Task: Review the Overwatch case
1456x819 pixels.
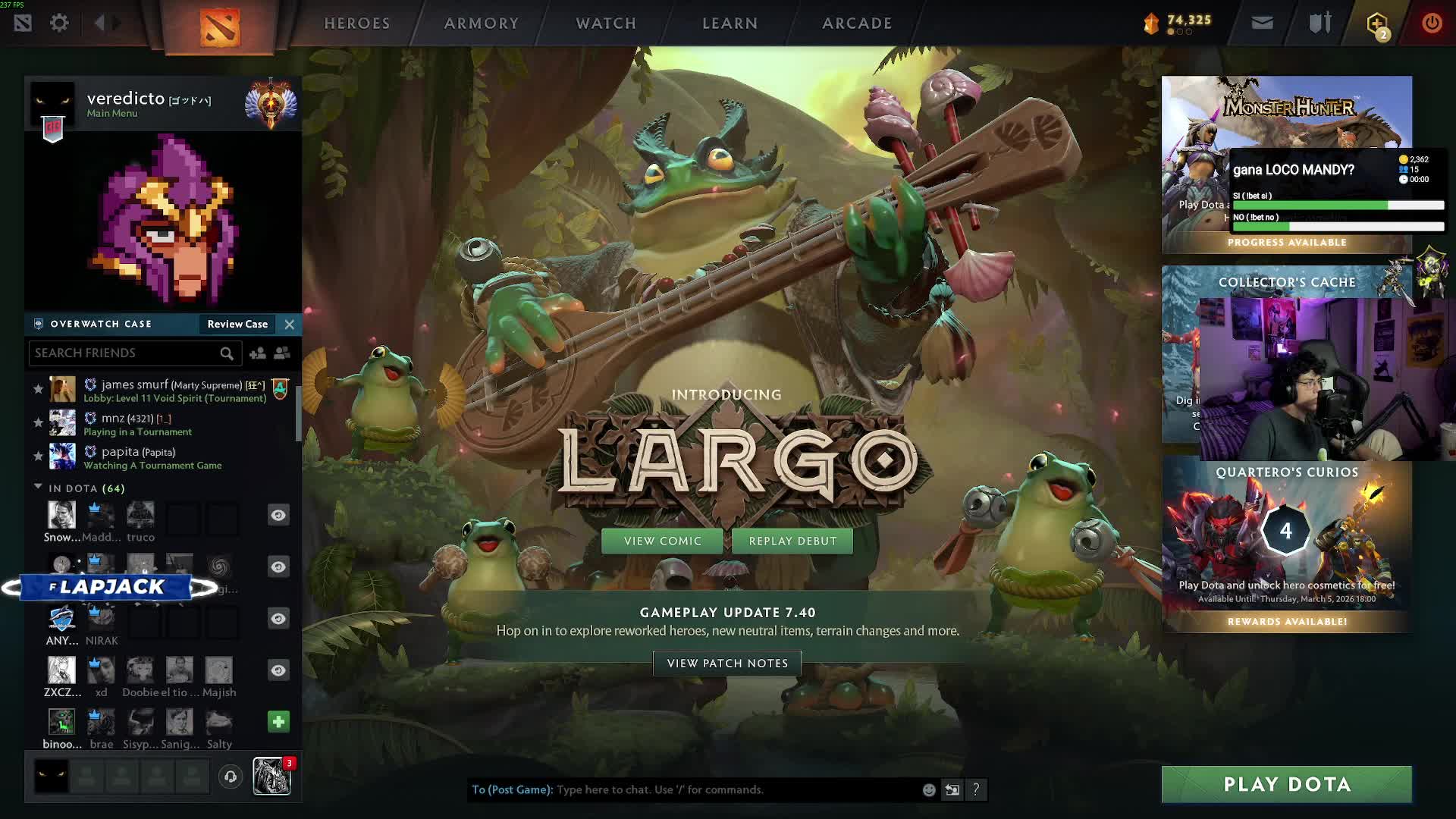Action: (237, 324)
